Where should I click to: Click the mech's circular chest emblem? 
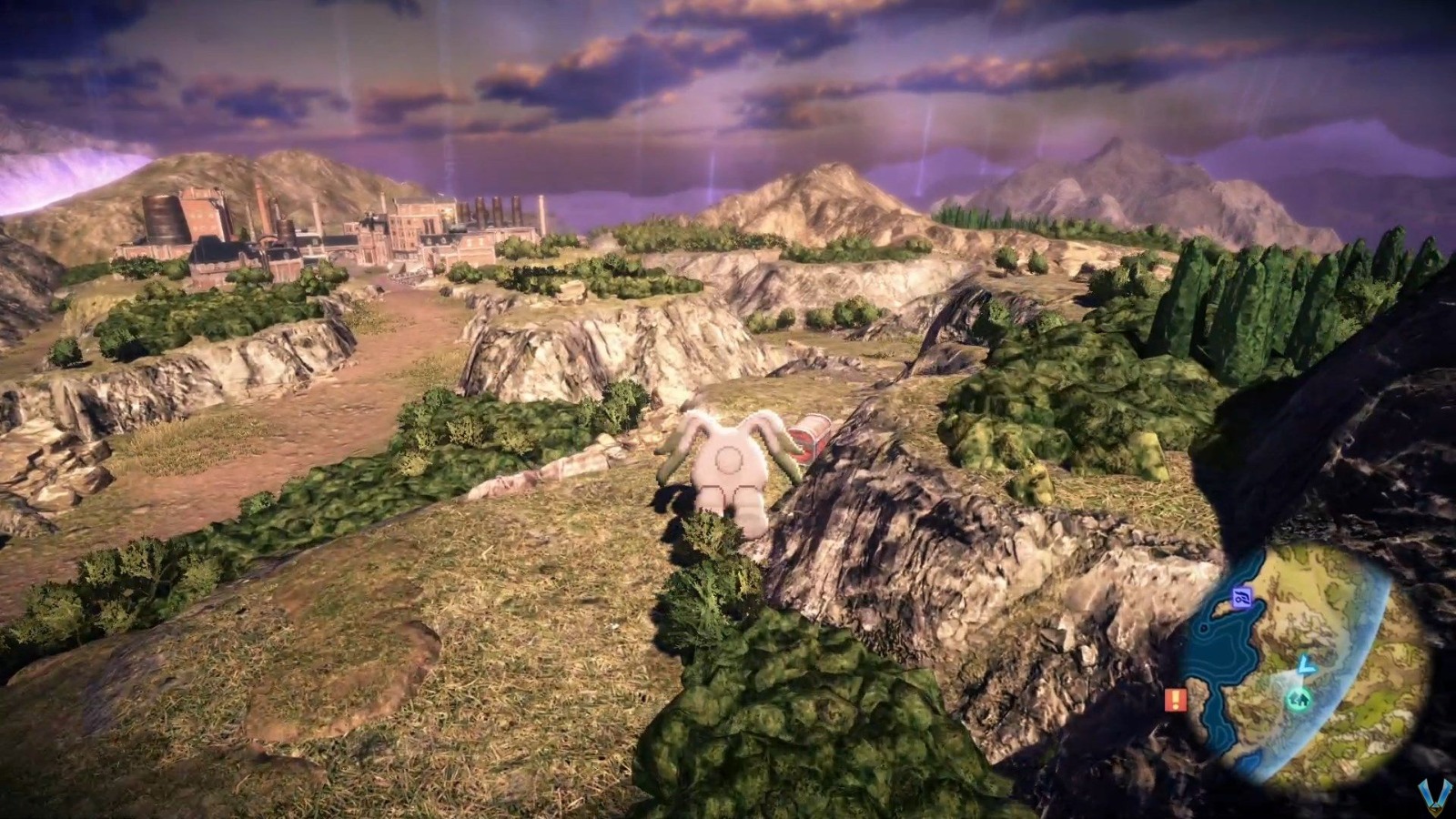728,461
